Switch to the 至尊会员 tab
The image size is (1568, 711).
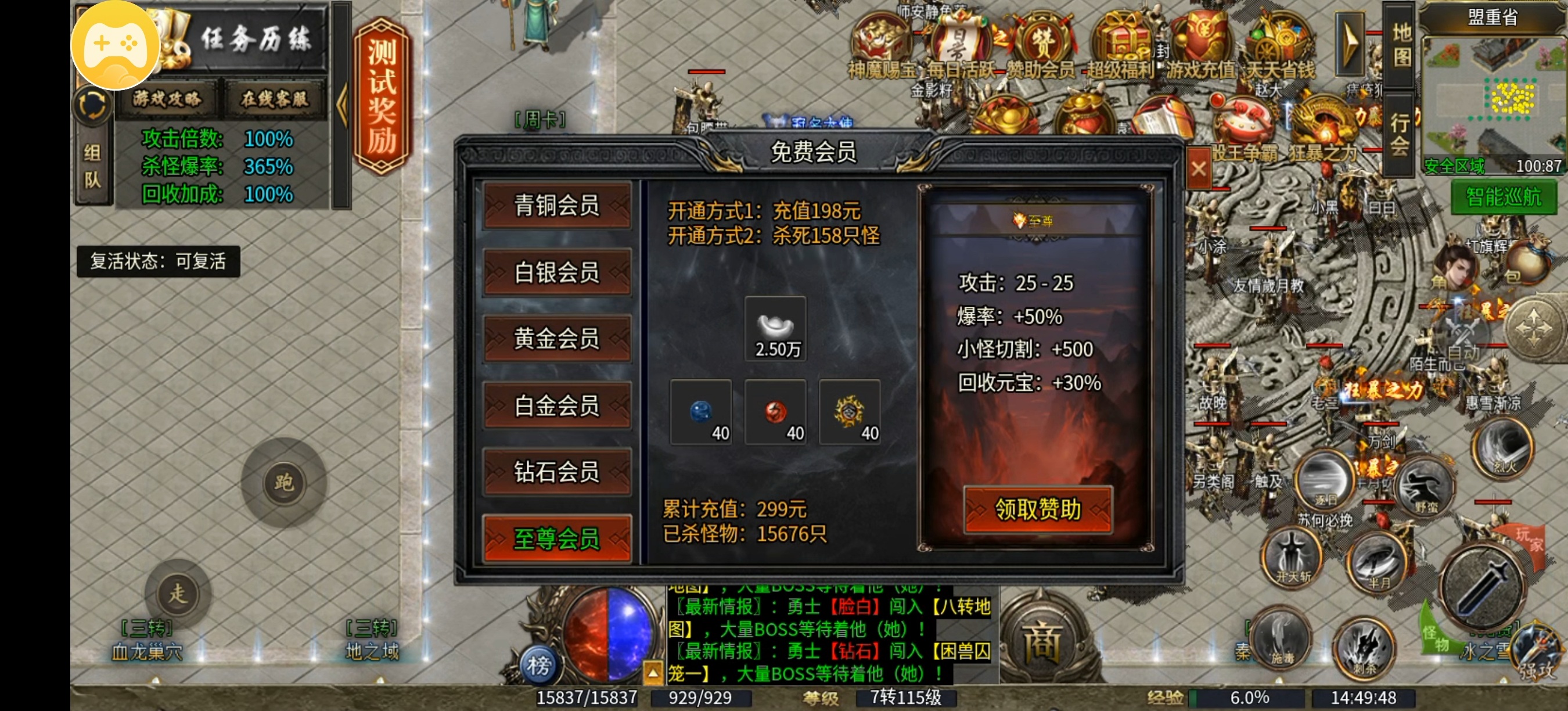click(x=557, y=538)
